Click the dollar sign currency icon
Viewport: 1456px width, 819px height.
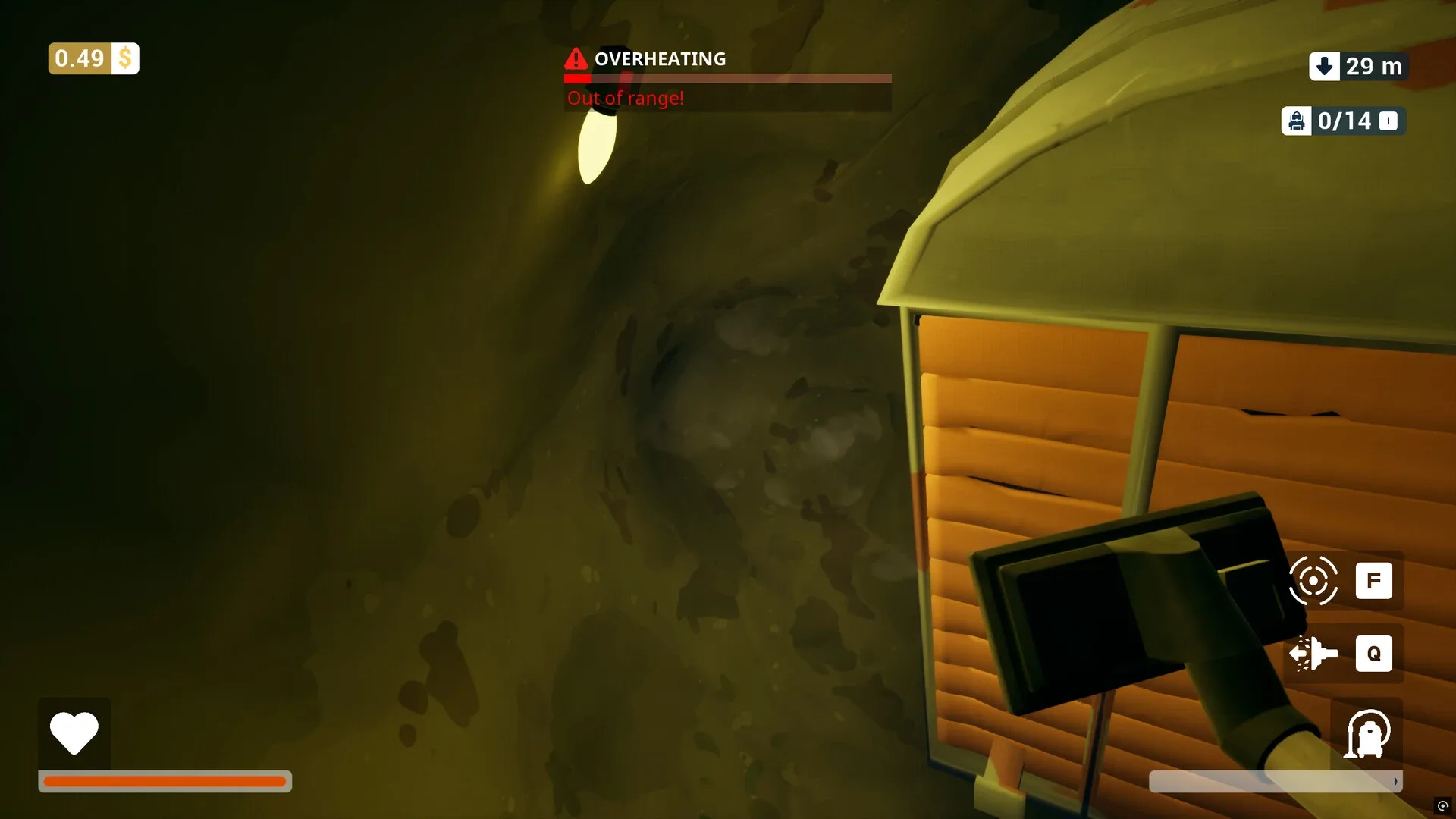click(x=124, y=58)
